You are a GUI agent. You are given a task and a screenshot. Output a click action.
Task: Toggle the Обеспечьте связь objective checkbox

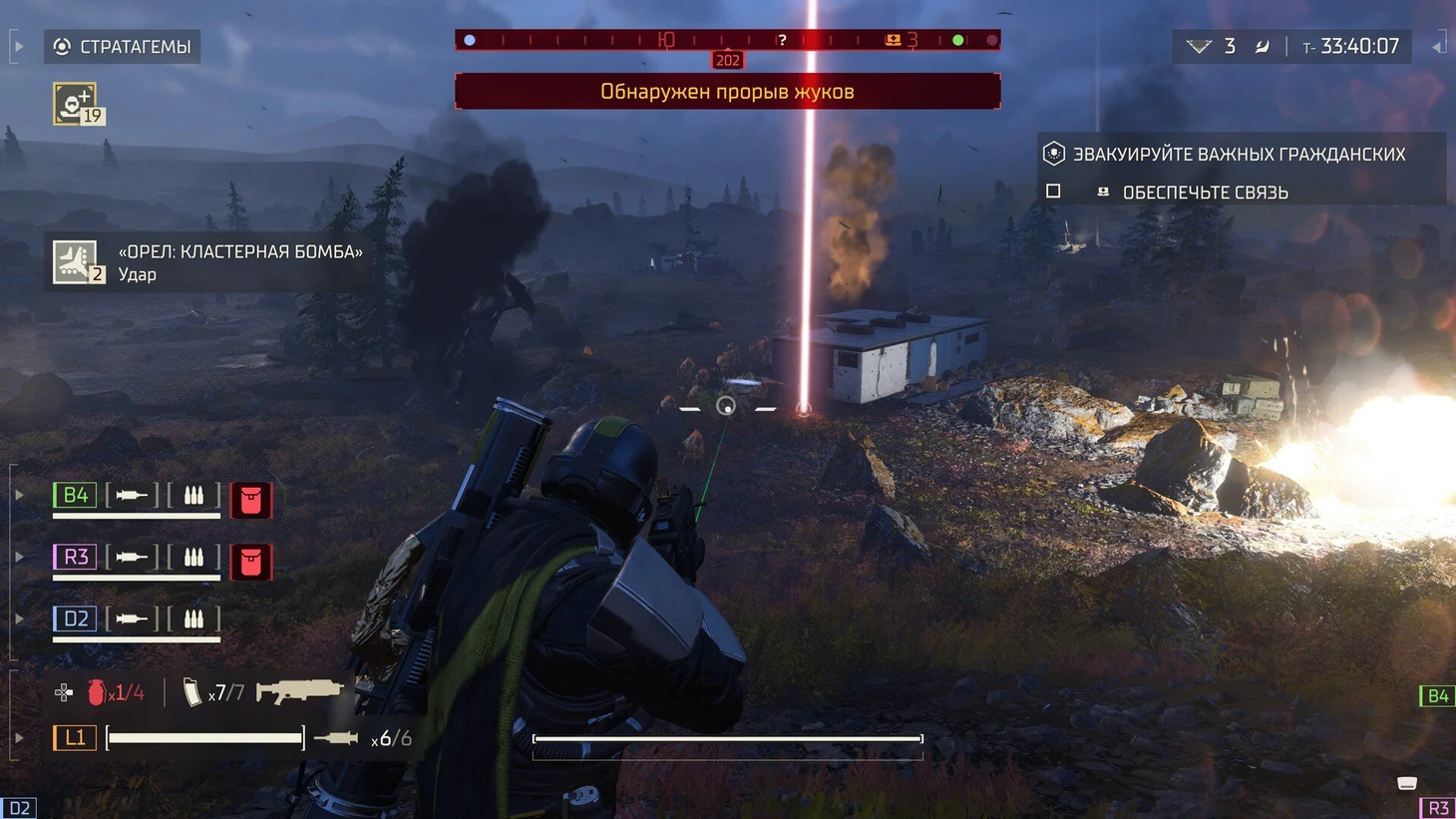tap(1053, 191)
